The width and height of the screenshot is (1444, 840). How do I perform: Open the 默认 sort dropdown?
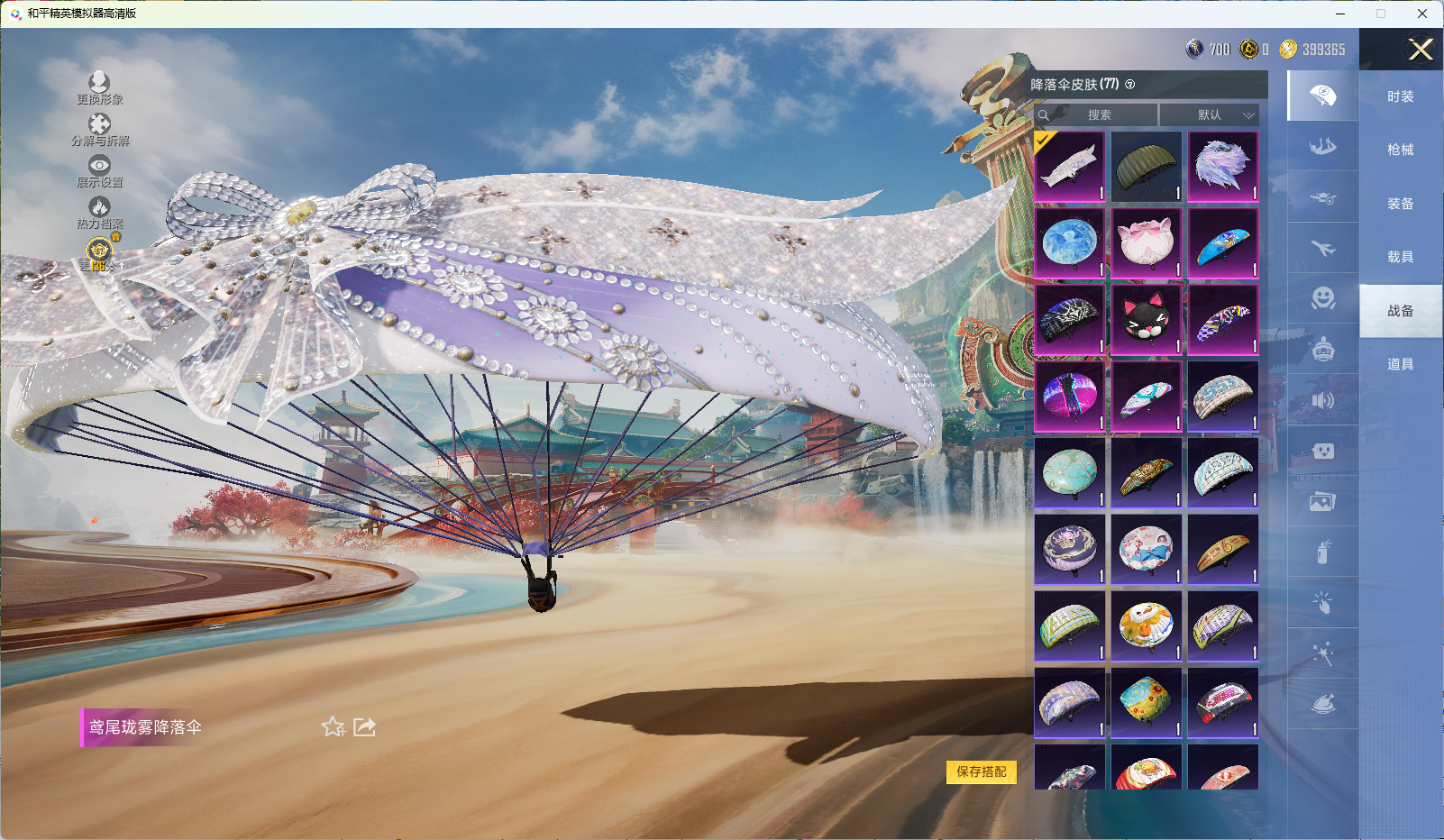point(1209,115)
